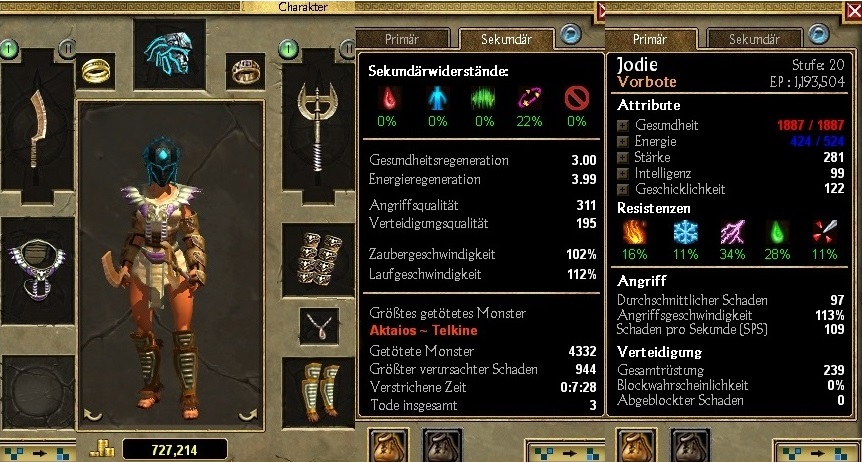862x462 pixels.
Task: Raise Energie with its plus box
Action: [x=623, y=141]
